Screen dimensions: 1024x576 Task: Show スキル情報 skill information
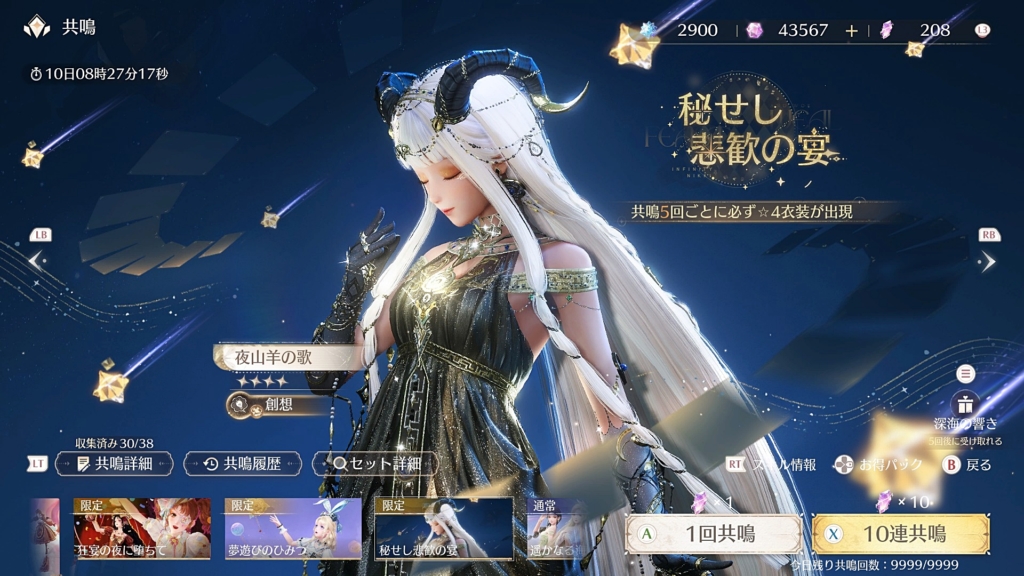coord(776,465)
